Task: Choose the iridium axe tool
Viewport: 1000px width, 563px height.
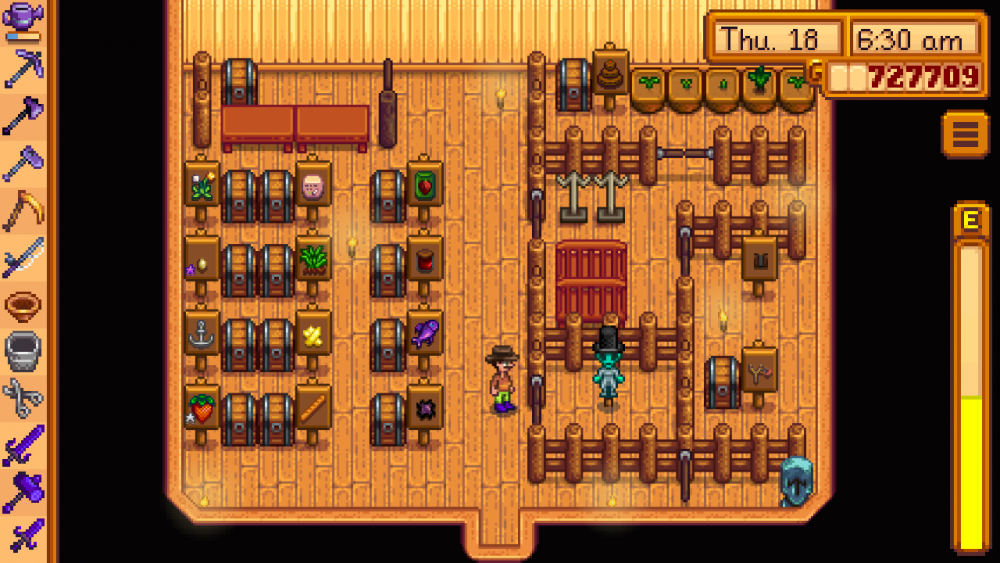Action: [23, 116]
